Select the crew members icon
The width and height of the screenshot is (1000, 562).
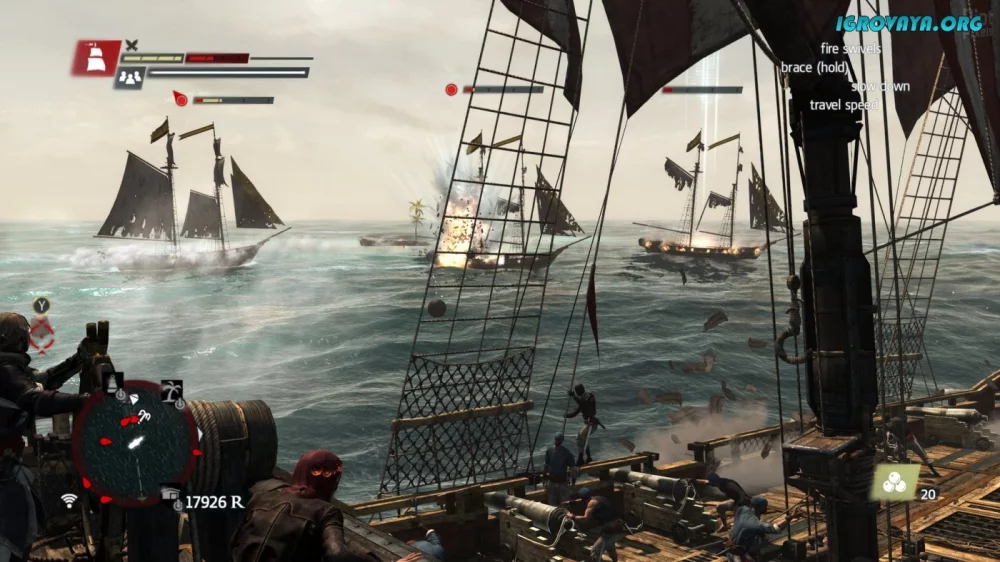click(x=129, y=77)
